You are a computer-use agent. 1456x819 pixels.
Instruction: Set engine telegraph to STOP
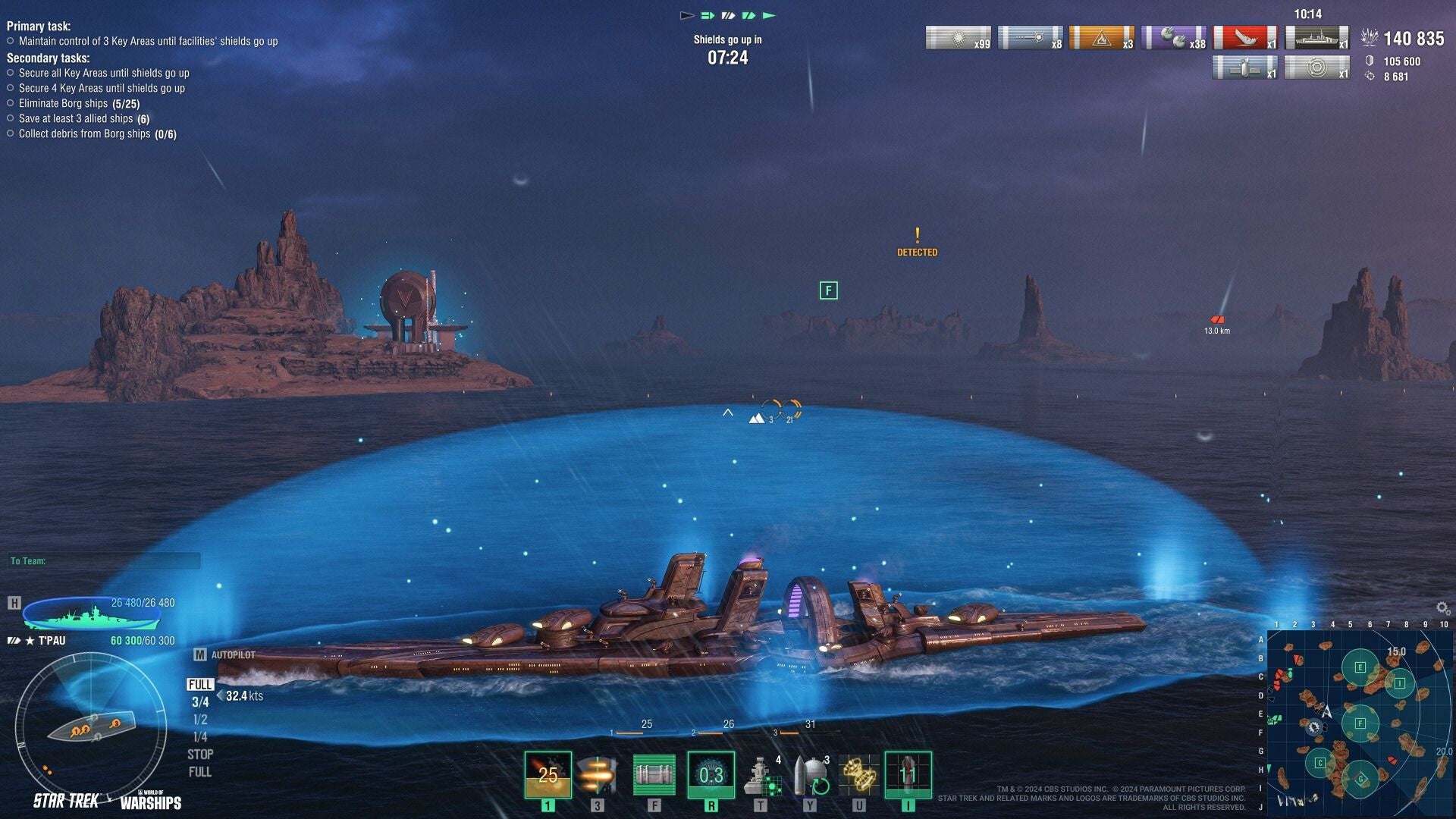click(200, 755)
